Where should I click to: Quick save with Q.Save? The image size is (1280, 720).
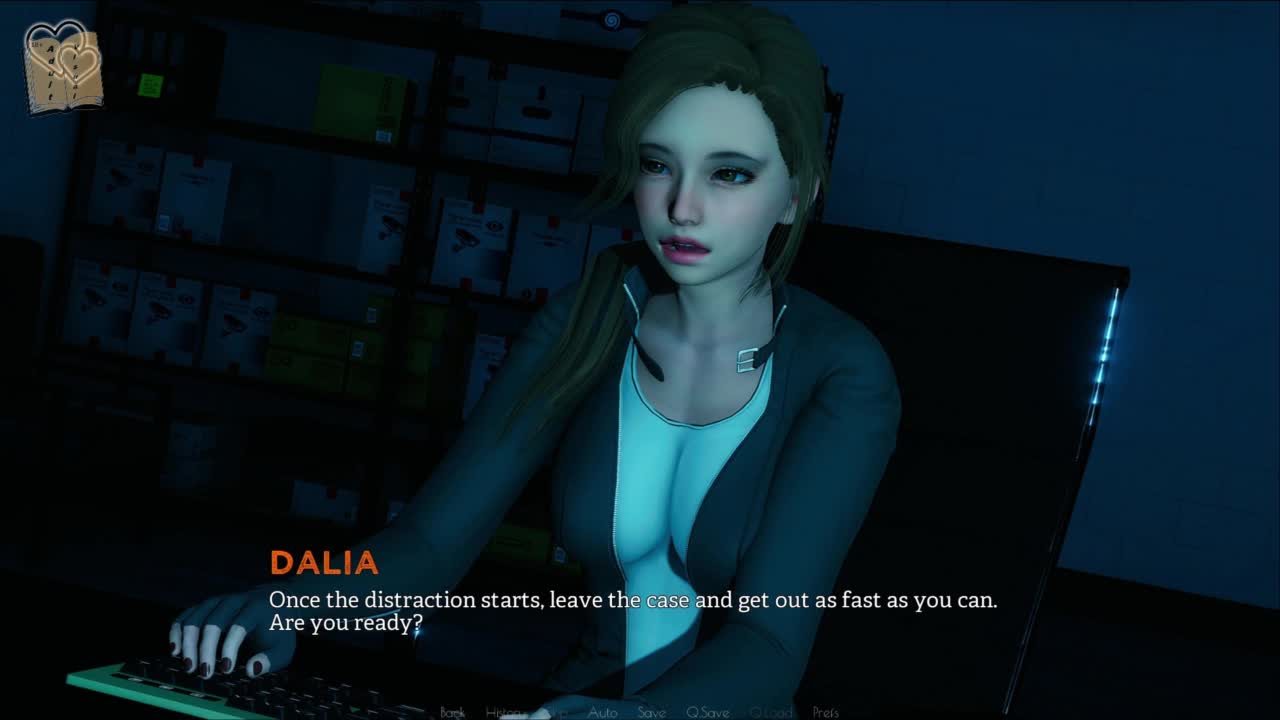click(x=708, y=712)
